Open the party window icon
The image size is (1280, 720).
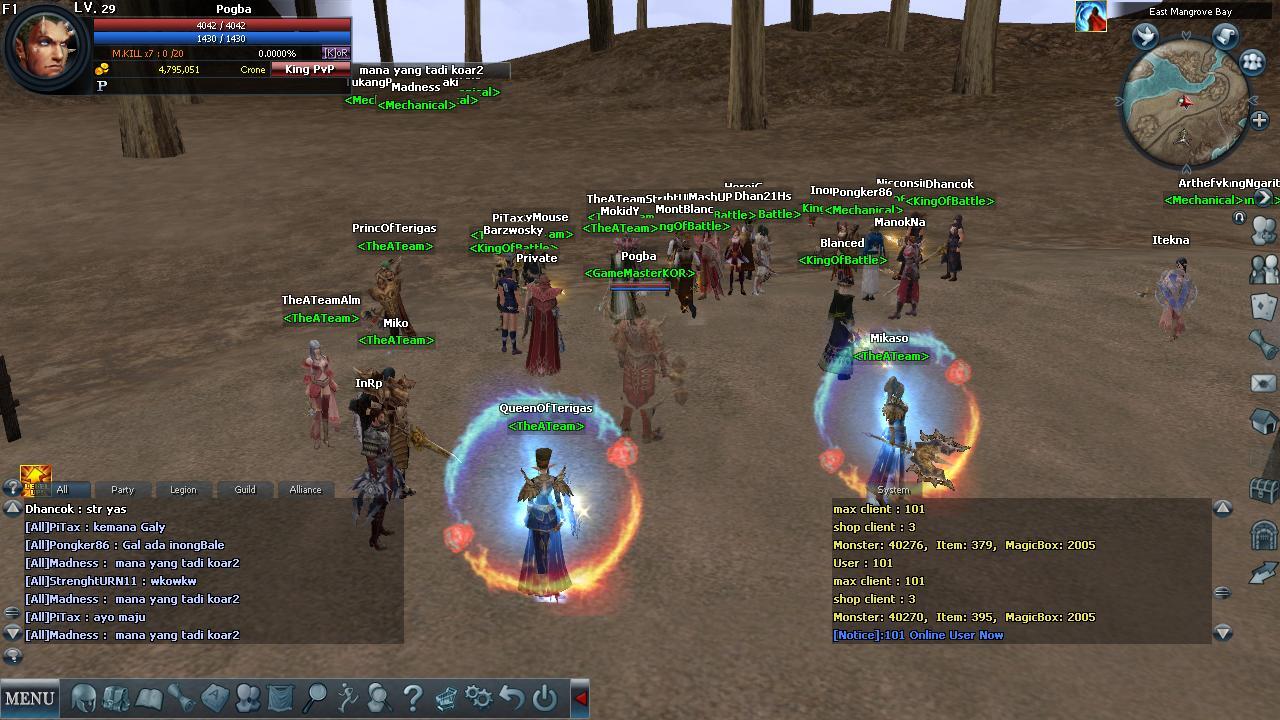tap(247, 697)
